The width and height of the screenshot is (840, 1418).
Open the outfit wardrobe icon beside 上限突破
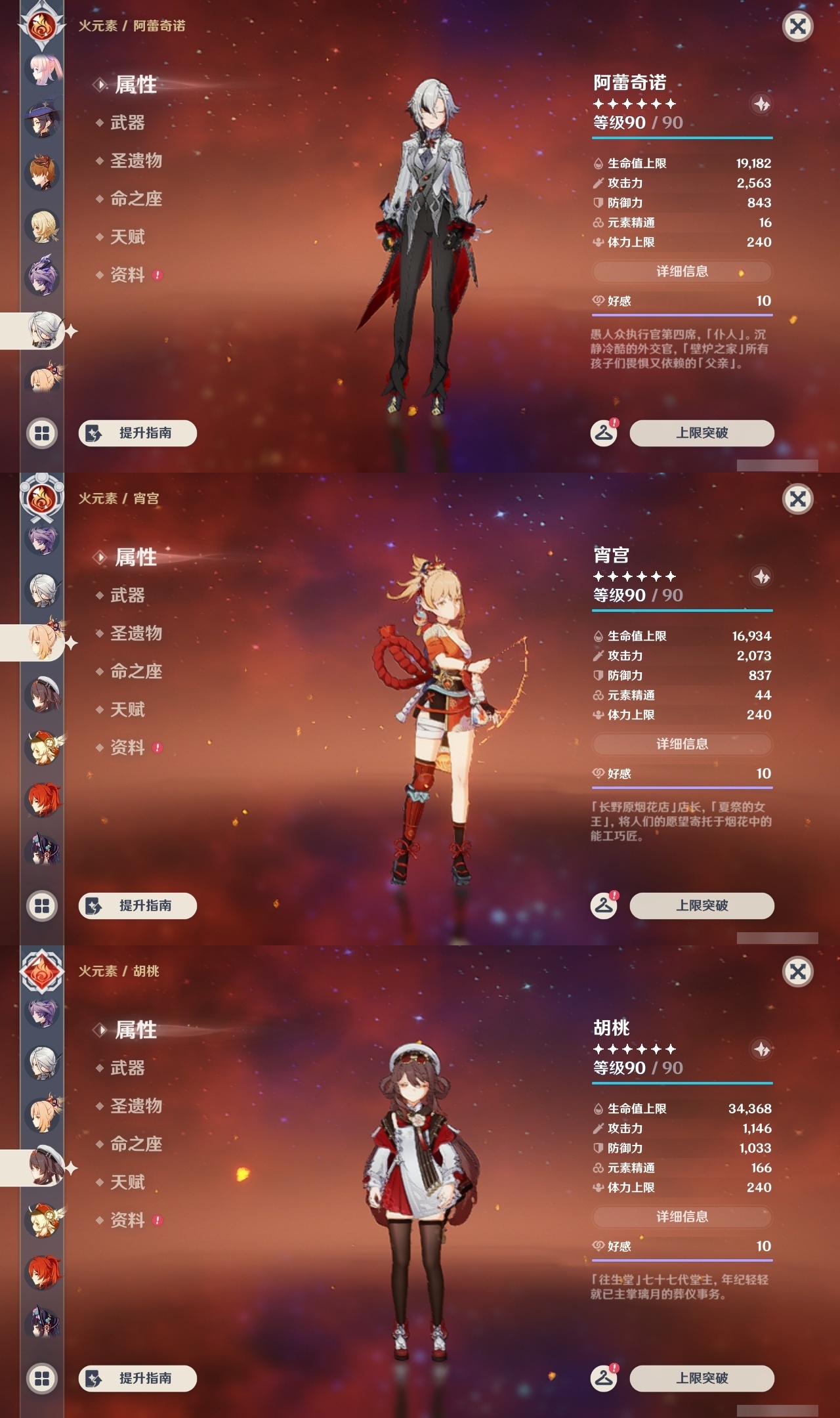(x=604, y=433)
